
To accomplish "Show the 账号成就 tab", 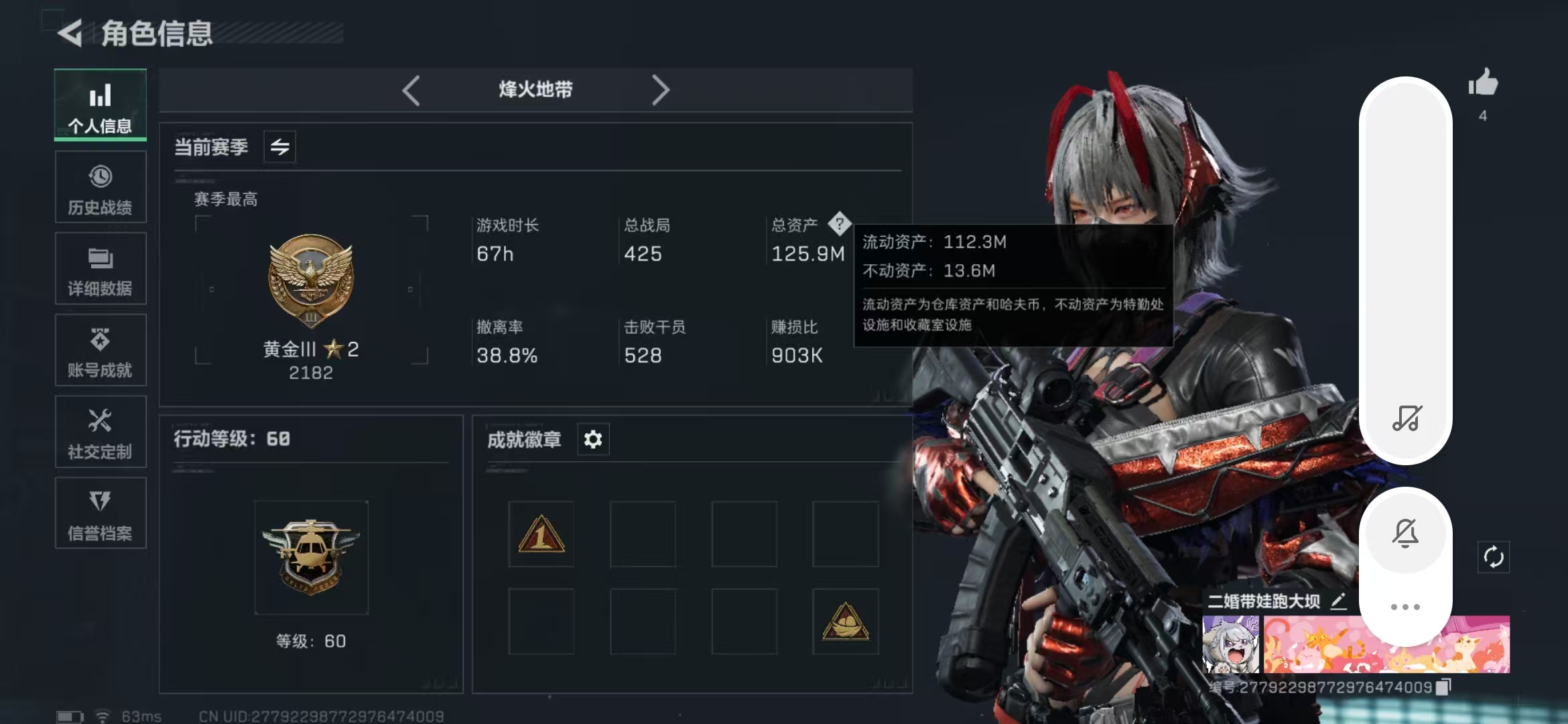I will [101, 351].
